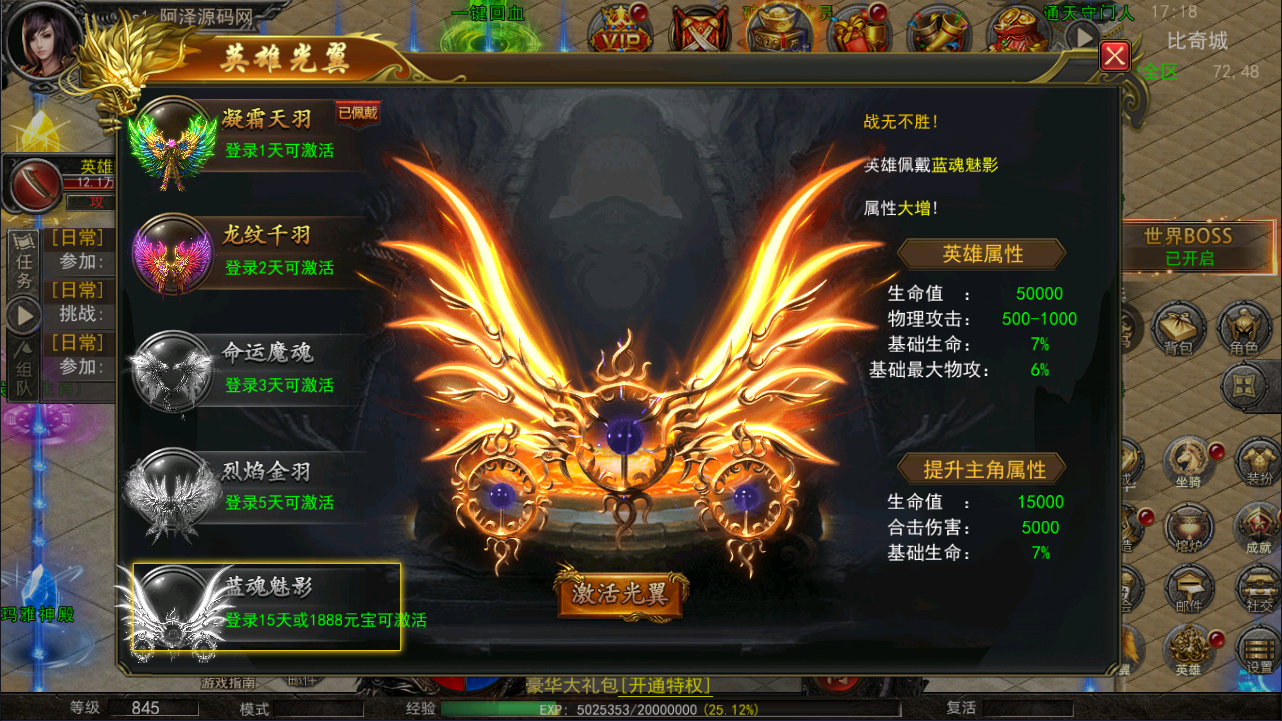Open the 开通特权 privilege link

[665, 686]
